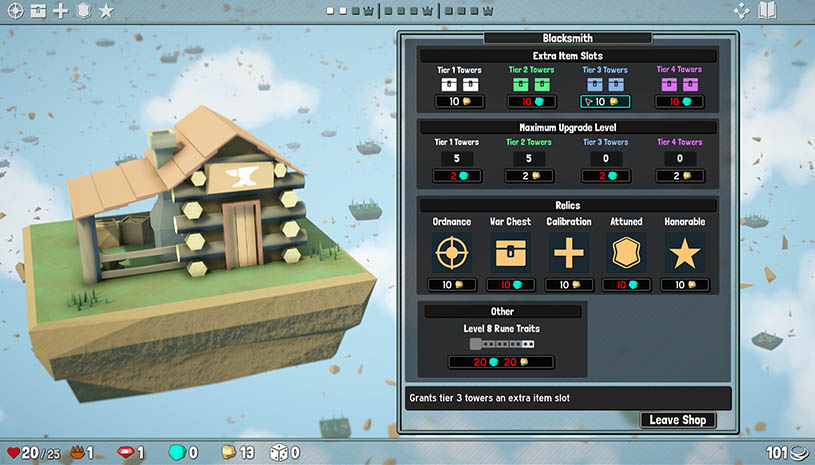Open the book icon in top bar
Image resolution: width=815 pixels, height=465 pixels.
(767, 11)
